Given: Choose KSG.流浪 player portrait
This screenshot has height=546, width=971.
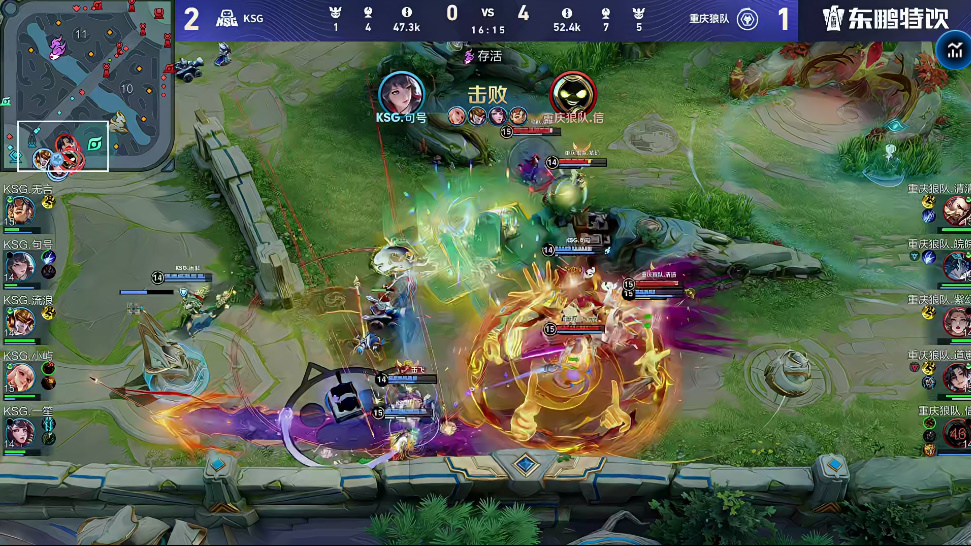Looking at the screenshot, I should tap(20, 322).
